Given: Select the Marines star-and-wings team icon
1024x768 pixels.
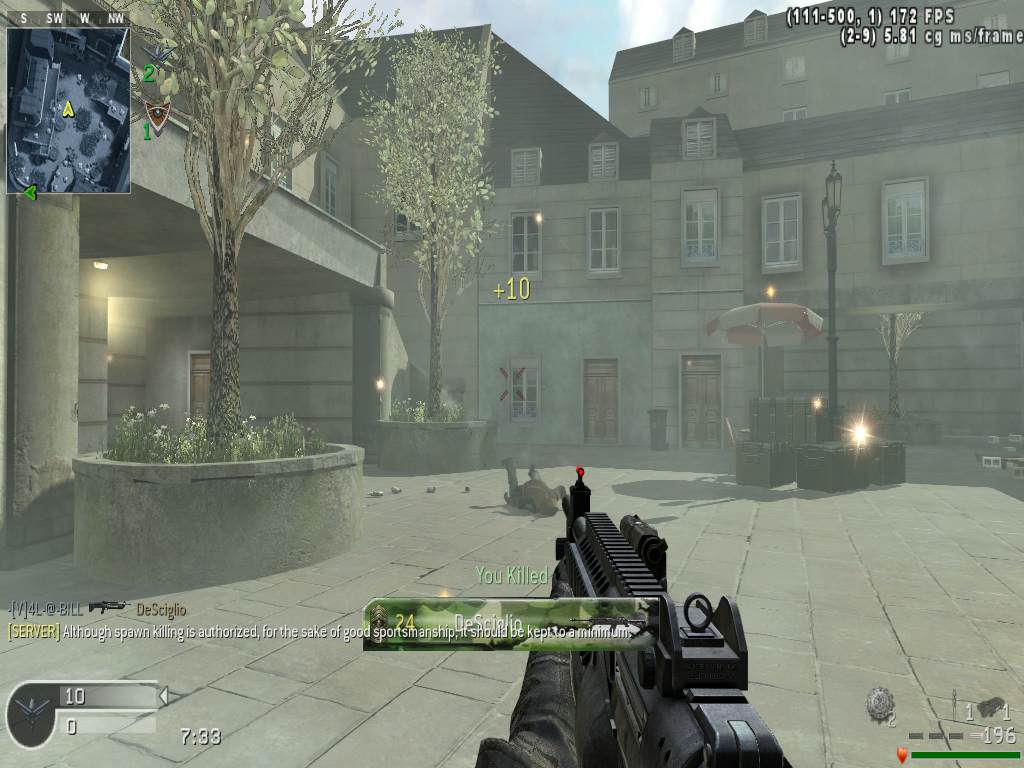Looking at the screenshot, I should pos(159,53).
